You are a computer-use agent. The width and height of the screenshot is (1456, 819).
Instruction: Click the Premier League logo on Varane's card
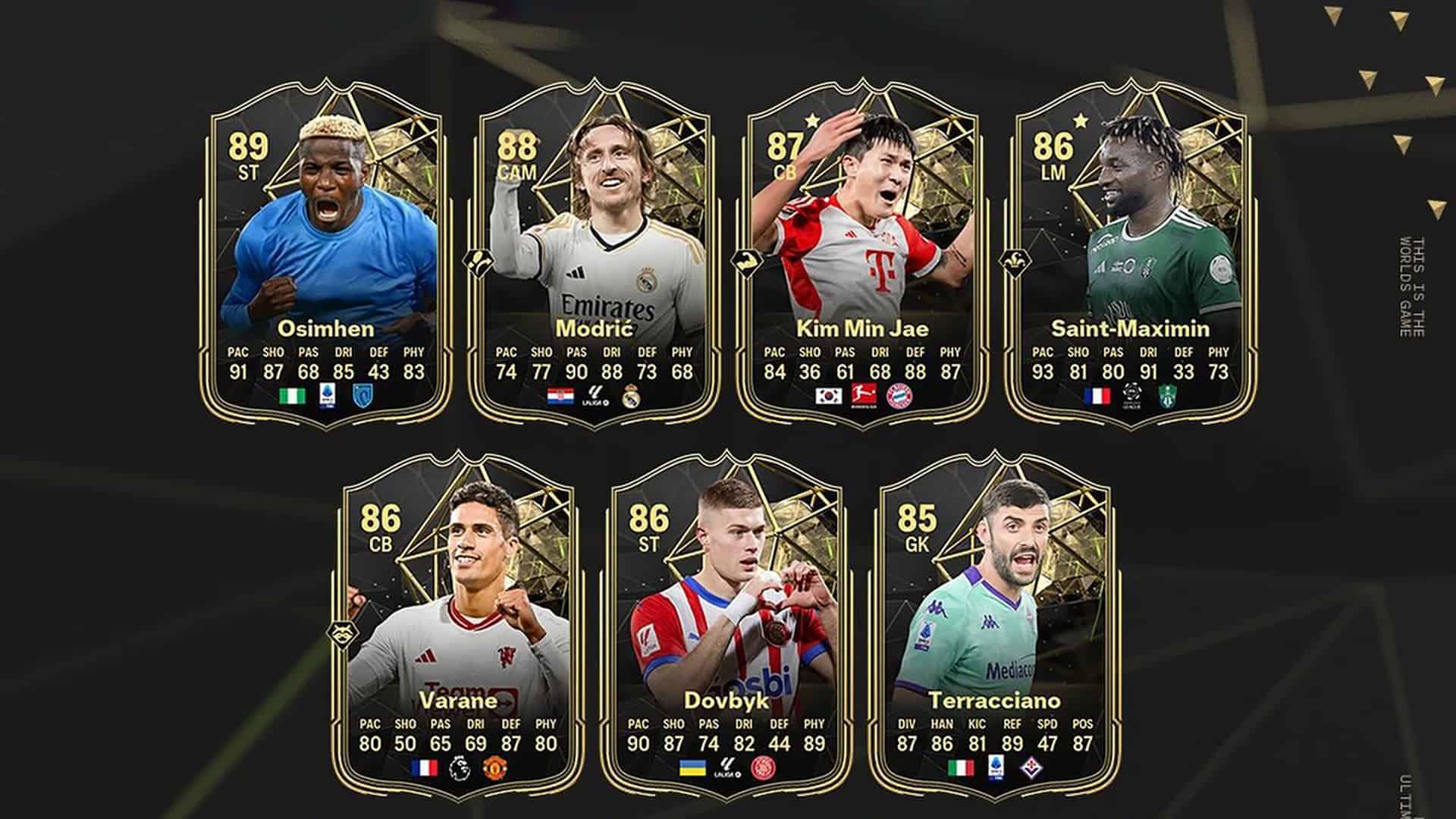tap(459, 765)
